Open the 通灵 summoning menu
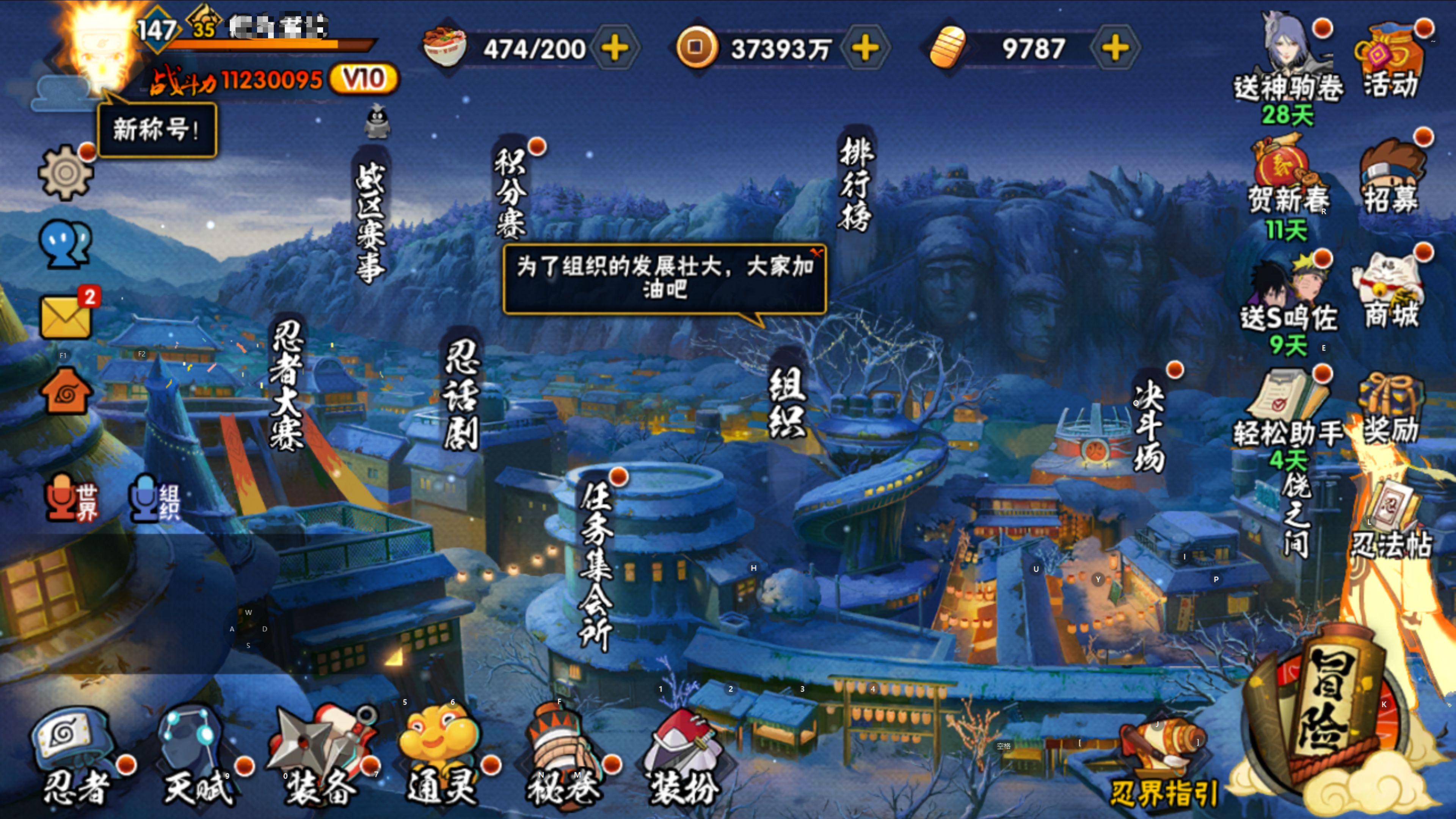1456x819 pixels. [x=441, y=758]
